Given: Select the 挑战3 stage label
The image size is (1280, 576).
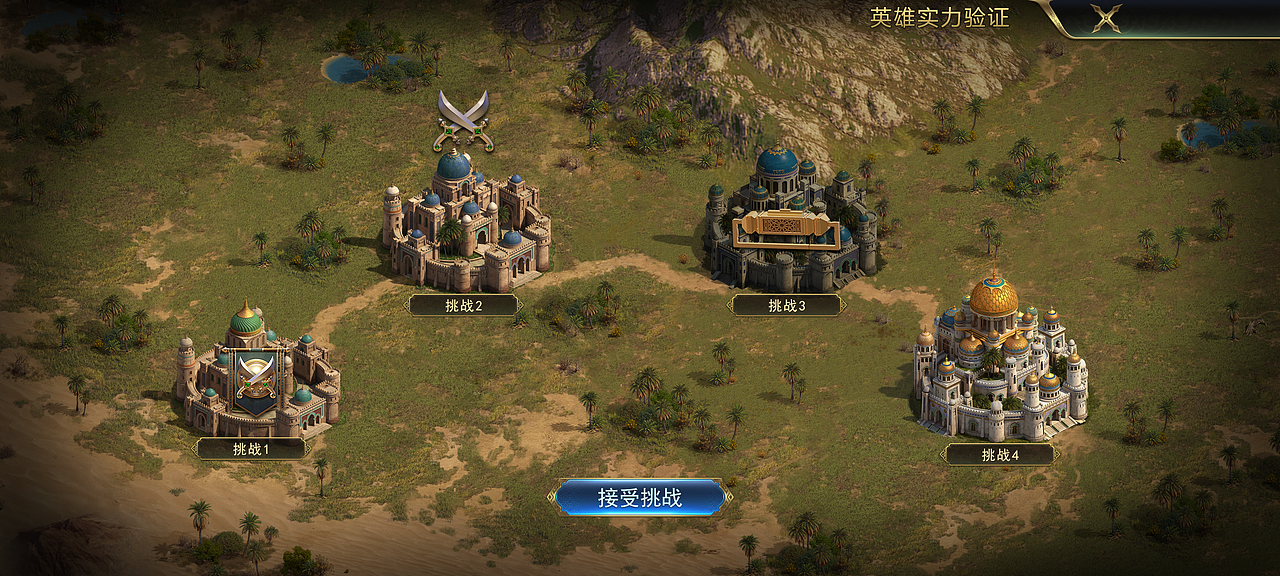Looking at the screenshot, I should click(787, 305).
